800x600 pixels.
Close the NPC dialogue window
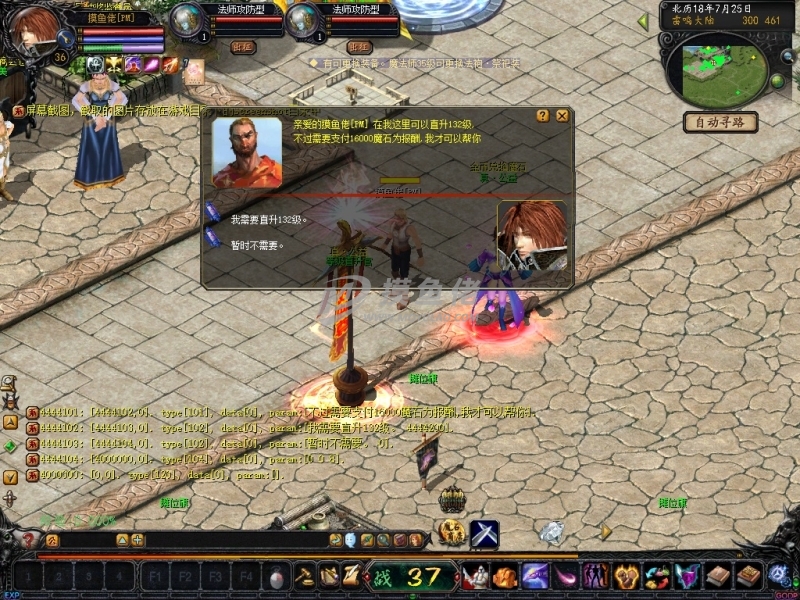click(562, 116)
